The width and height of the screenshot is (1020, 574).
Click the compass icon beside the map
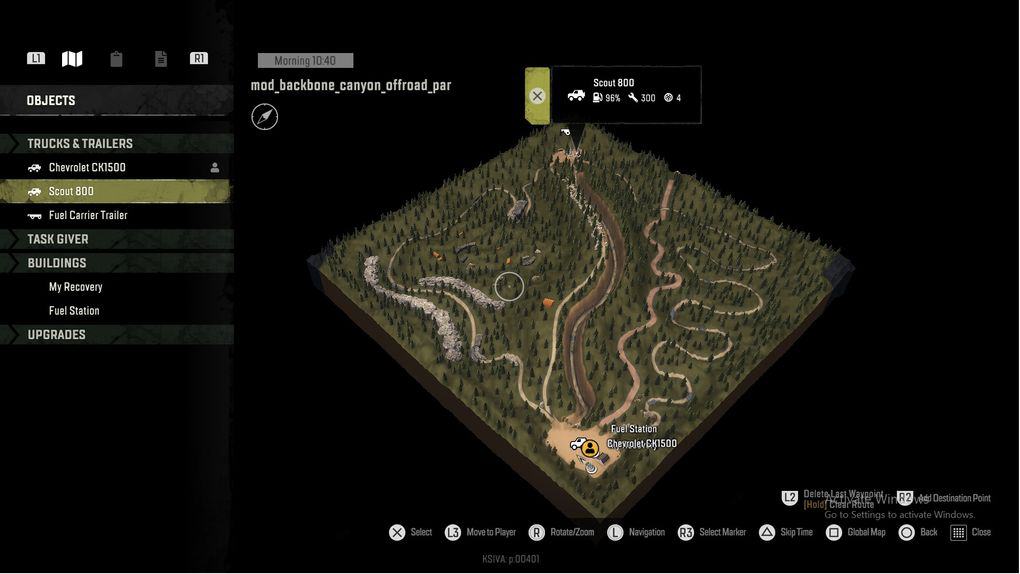click(x=265, y=117)
